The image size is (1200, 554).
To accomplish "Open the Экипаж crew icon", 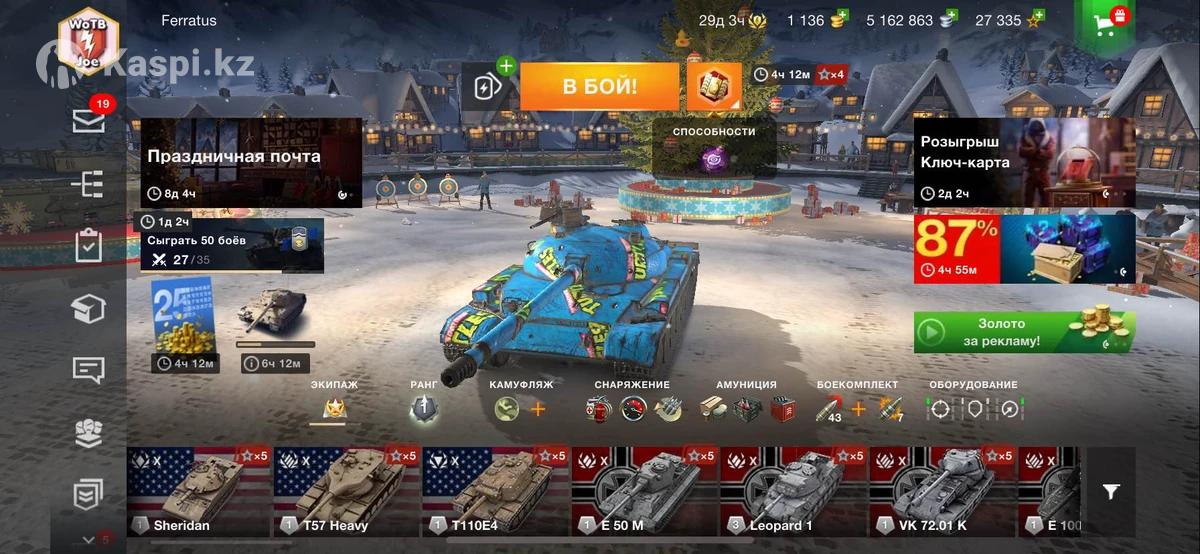I will pyautogui.click(x=333, y=408).
